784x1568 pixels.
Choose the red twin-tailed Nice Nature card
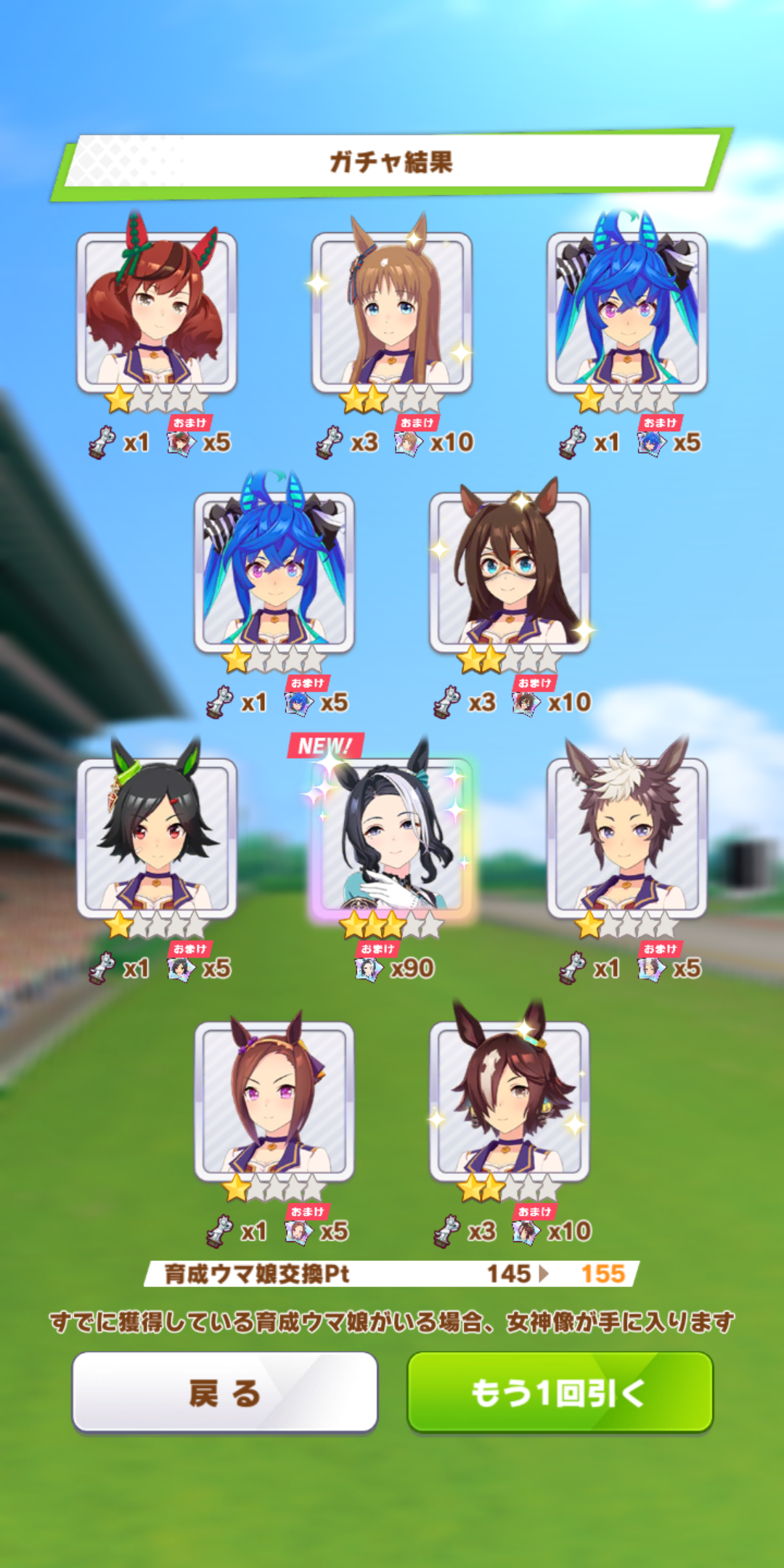pos(157,312)
